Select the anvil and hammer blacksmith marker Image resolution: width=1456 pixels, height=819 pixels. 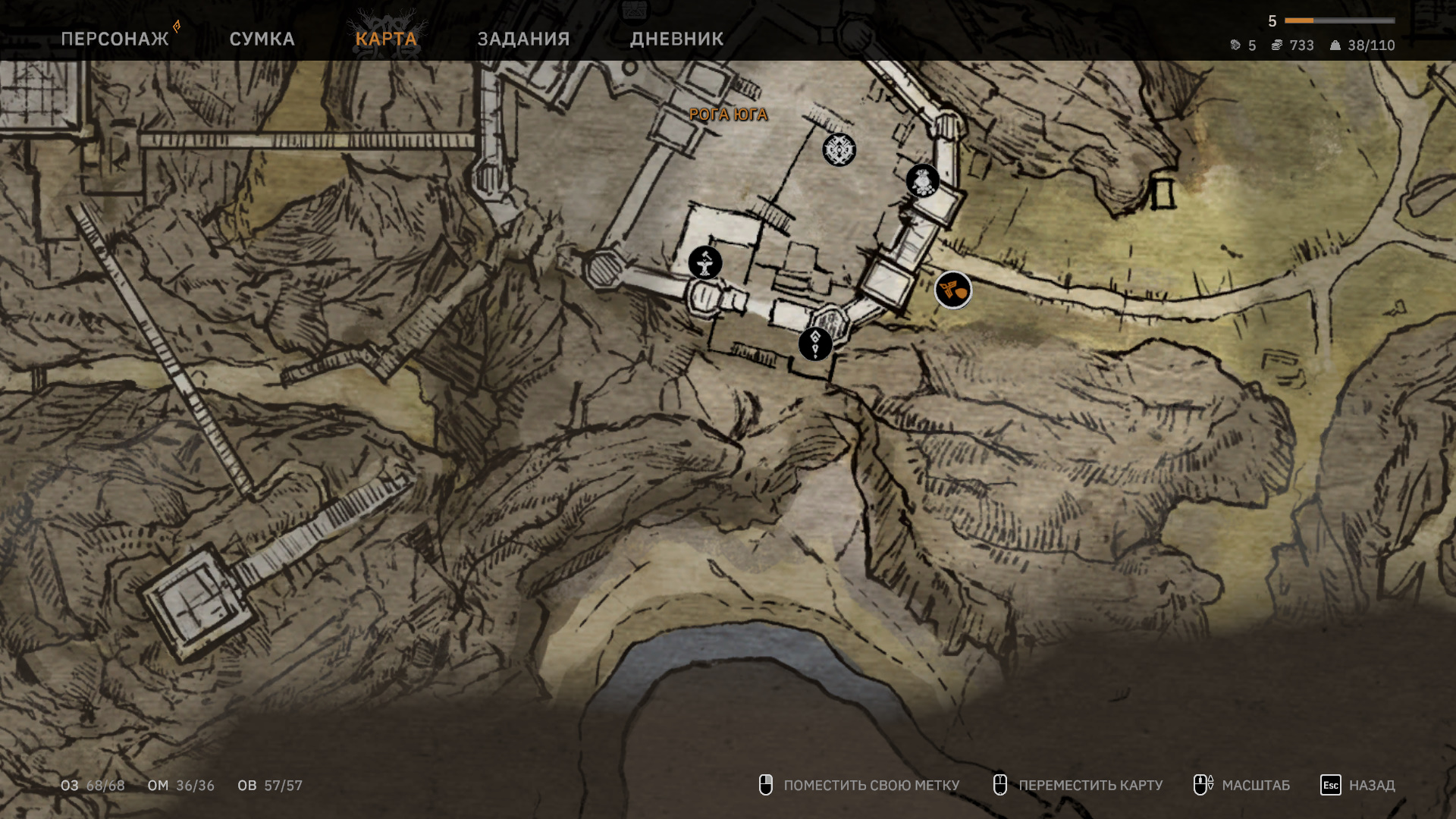[705, 263]
